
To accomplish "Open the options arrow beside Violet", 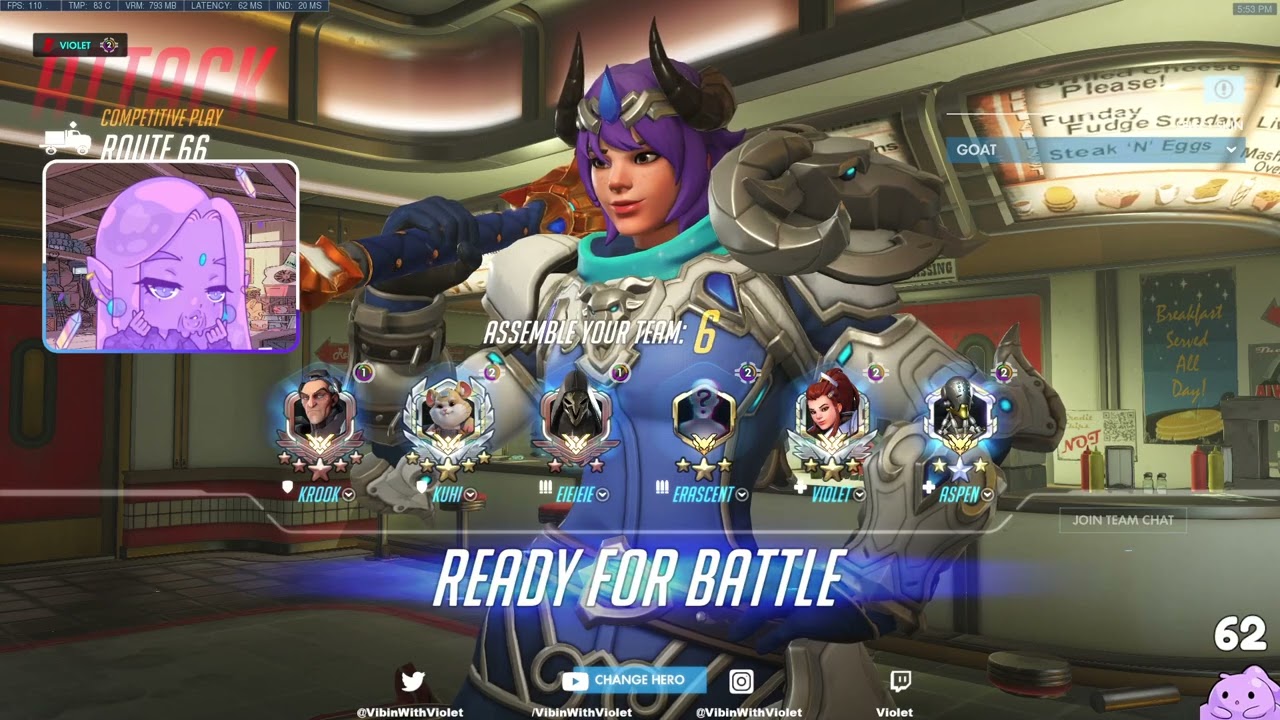I will (858, 494).
